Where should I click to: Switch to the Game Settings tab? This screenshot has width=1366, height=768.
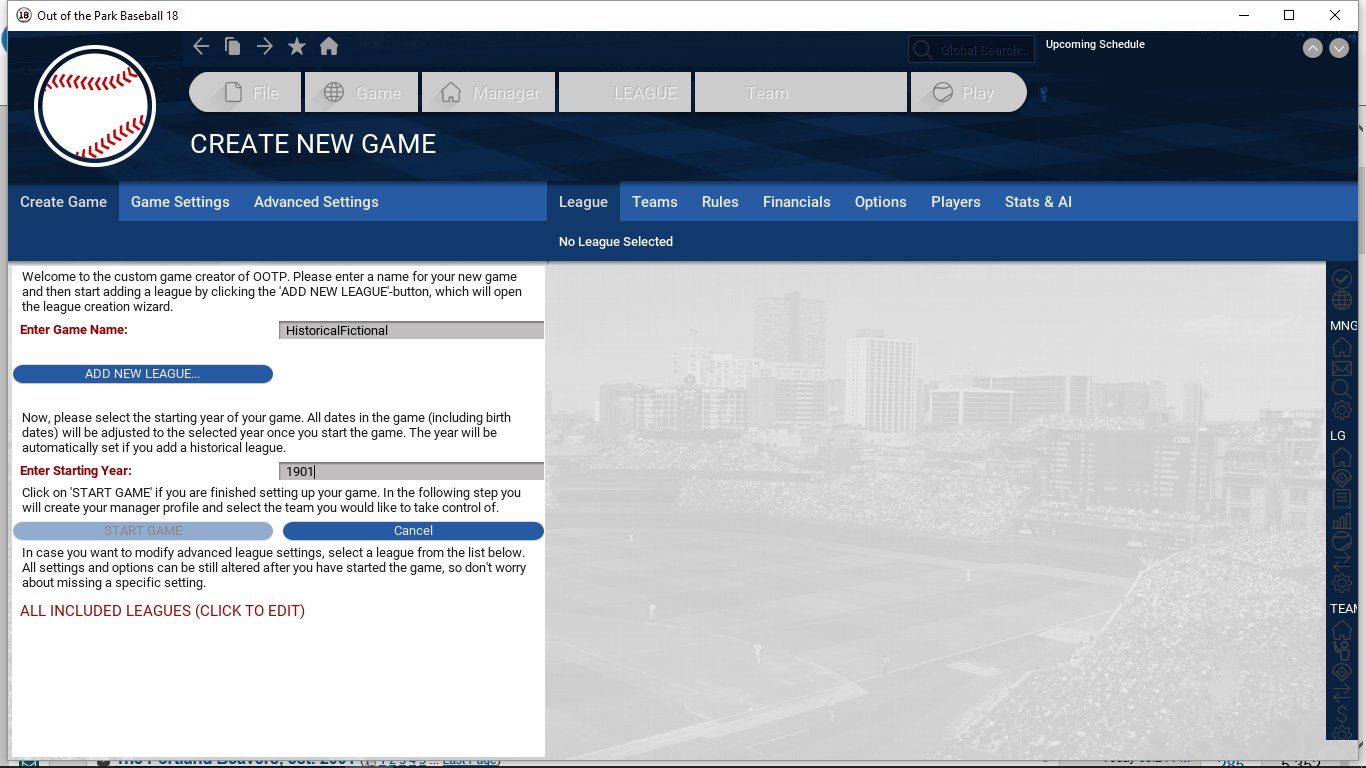pyautogui.click(x=180, y=202)
